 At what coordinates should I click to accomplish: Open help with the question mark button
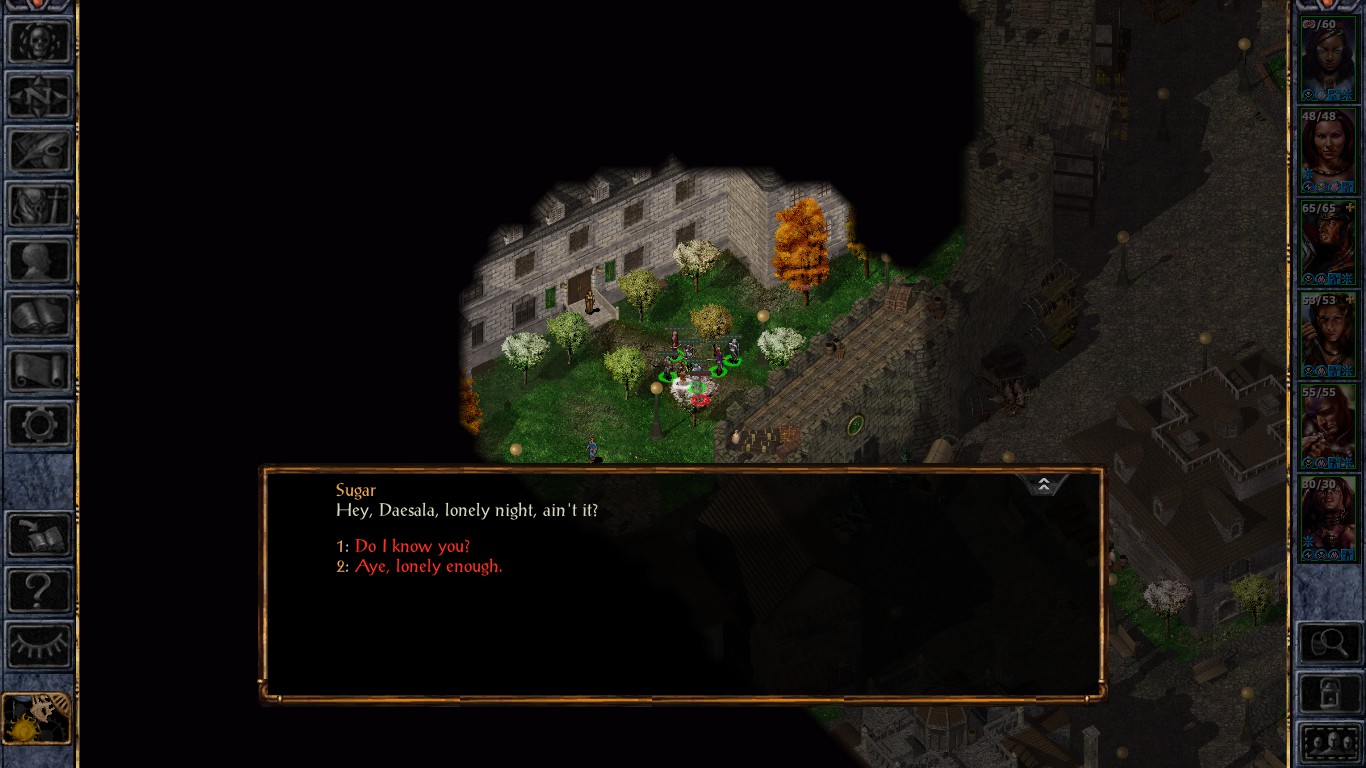(40, 590)
